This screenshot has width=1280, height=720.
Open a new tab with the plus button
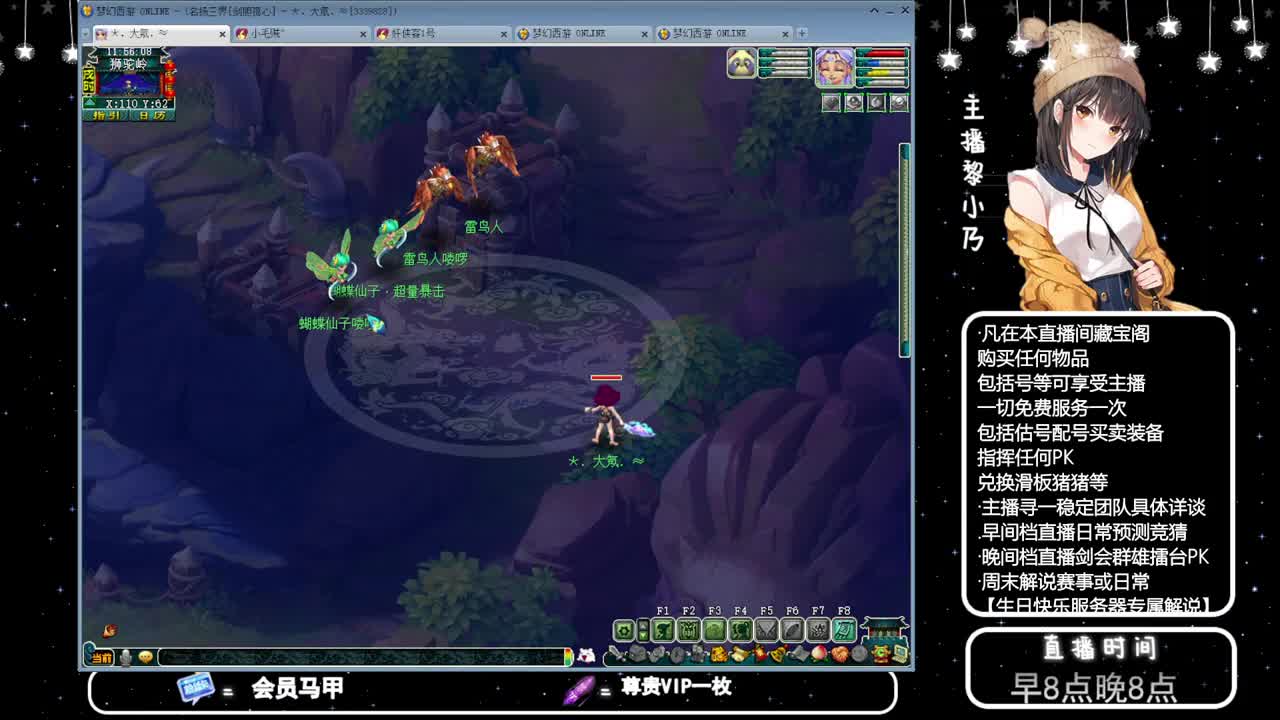(x=800, y=32)
